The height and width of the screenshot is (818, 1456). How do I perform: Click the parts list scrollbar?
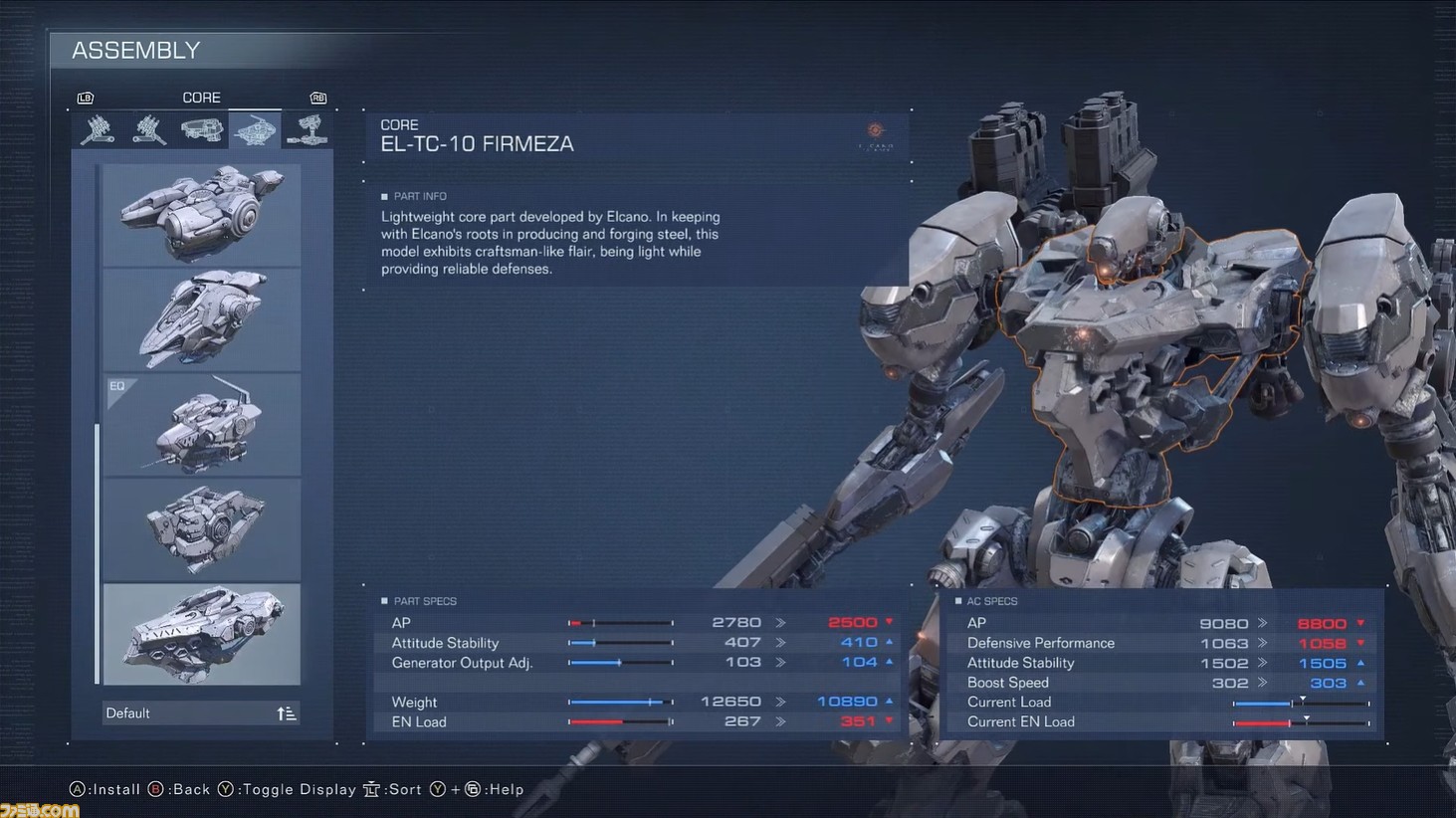tap(97, 552)
